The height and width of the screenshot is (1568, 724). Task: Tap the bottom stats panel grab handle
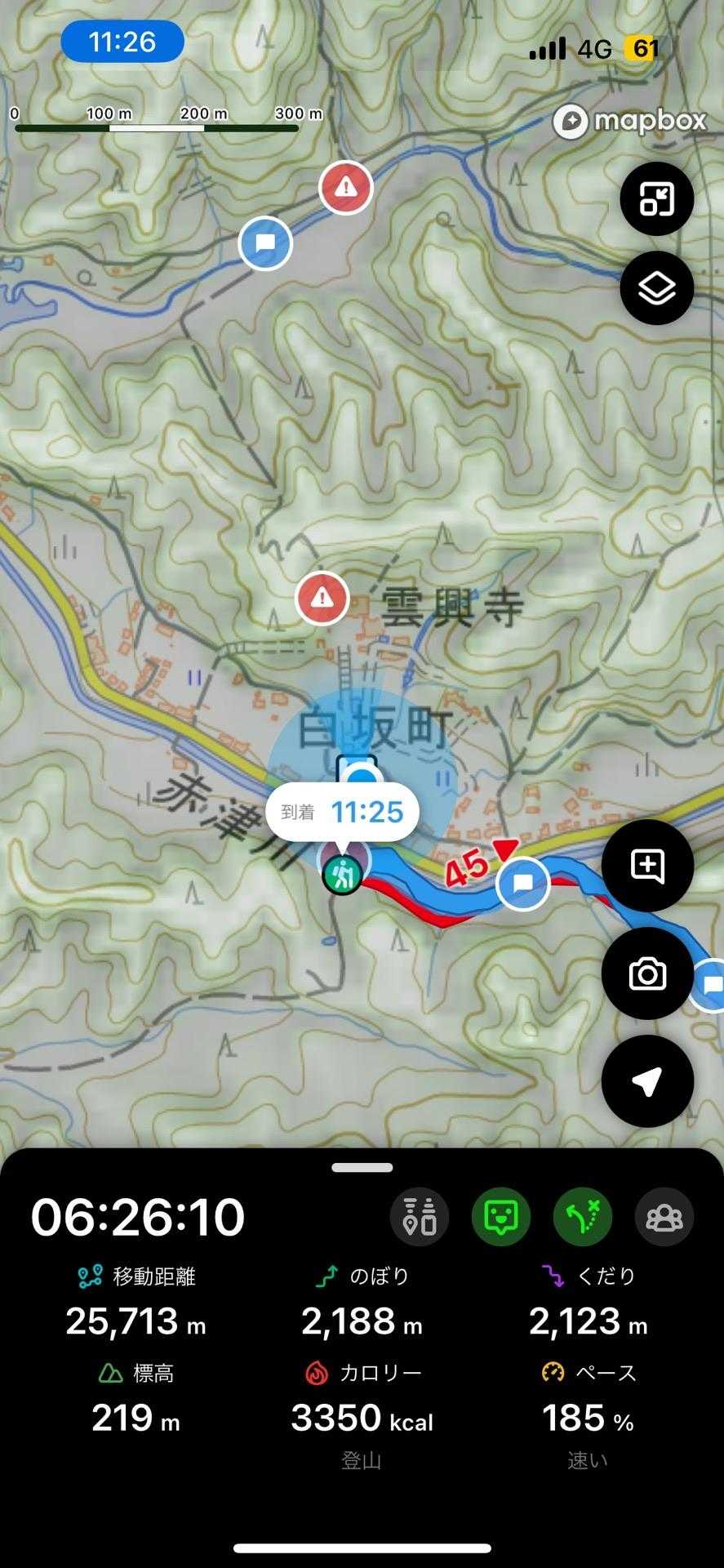[x=362, y=1168]
